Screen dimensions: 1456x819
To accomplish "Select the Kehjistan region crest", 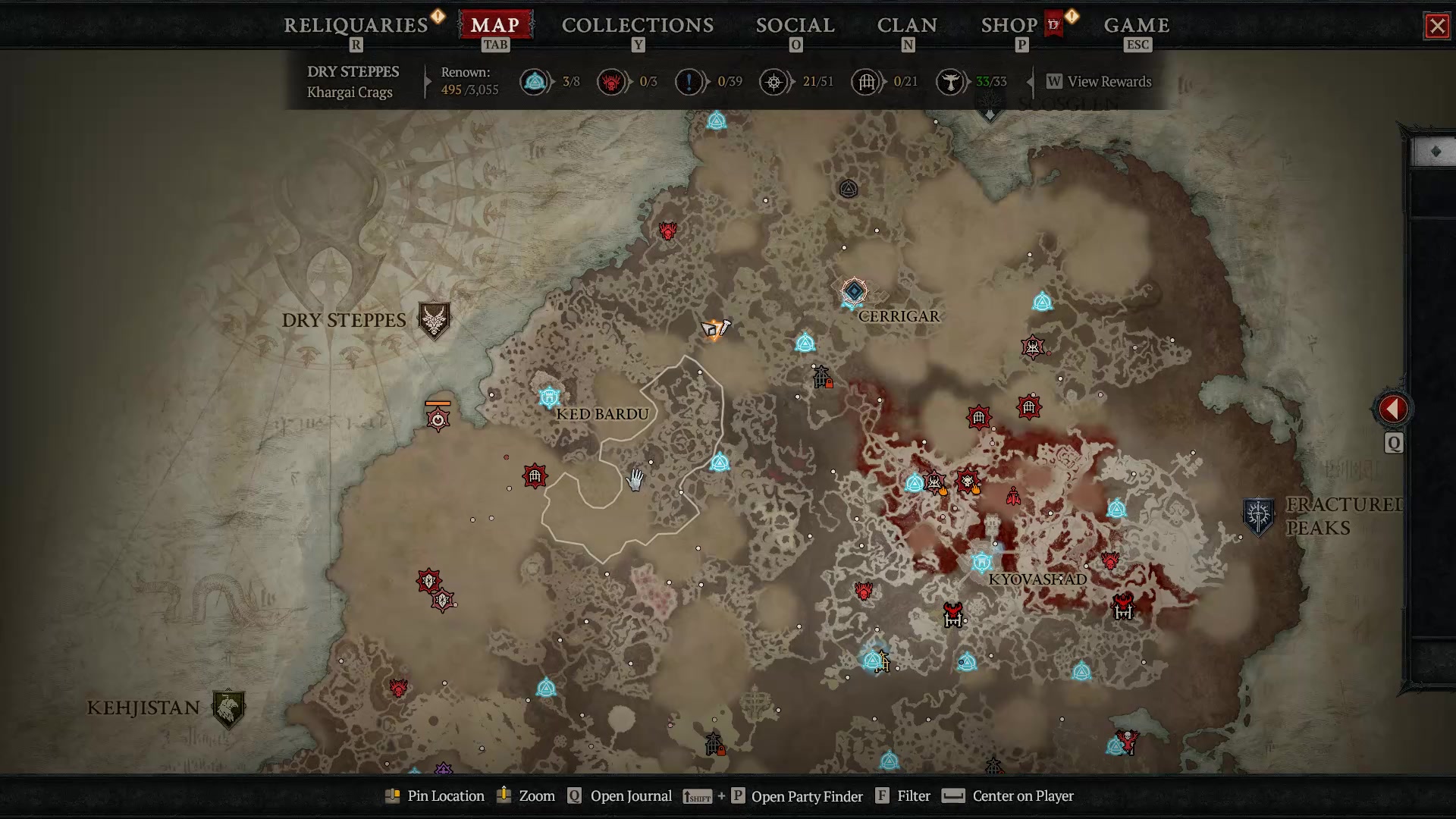I will 227,708.
